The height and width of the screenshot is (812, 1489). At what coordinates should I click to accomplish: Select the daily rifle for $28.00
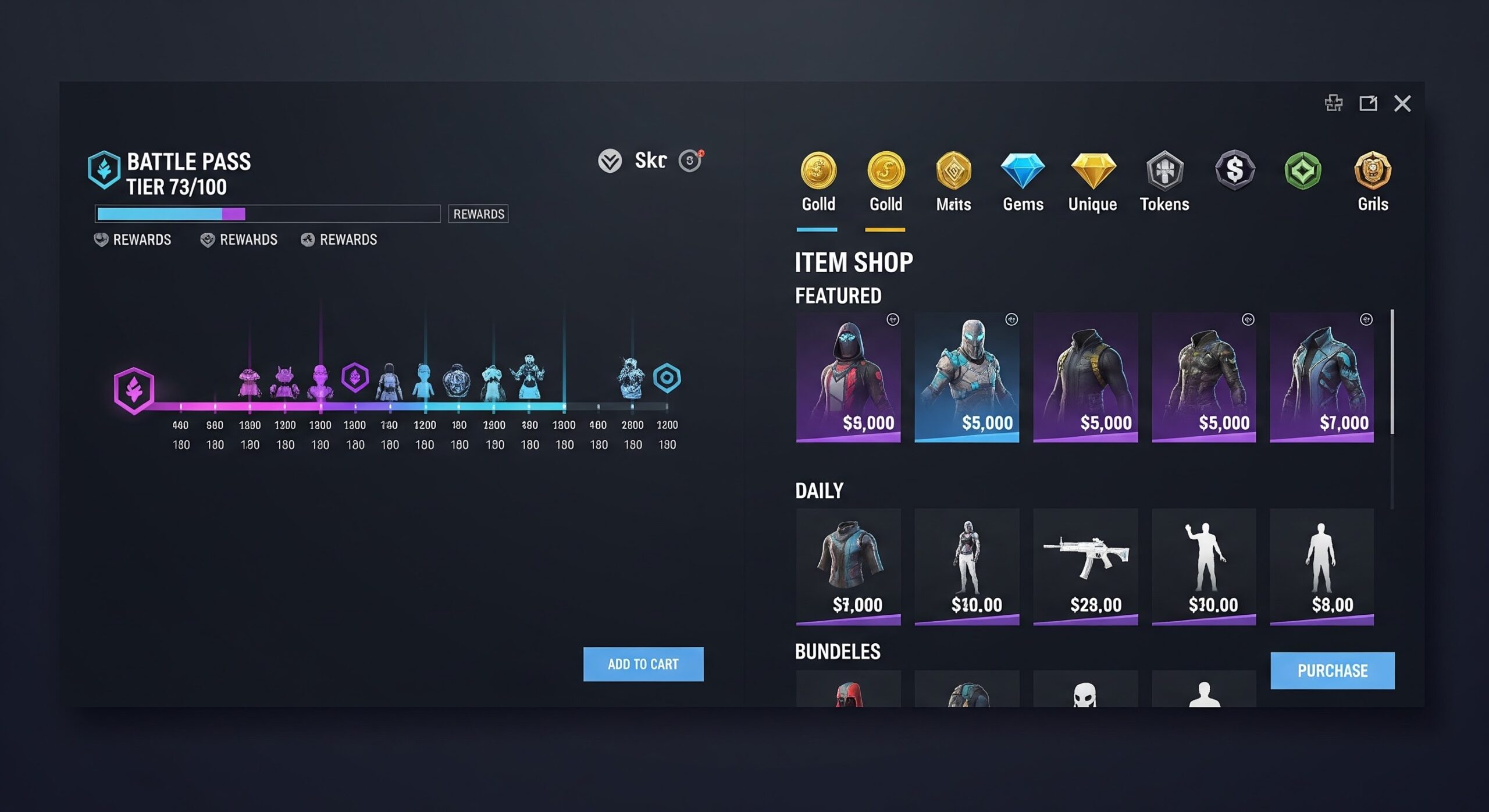[1085, 567]
